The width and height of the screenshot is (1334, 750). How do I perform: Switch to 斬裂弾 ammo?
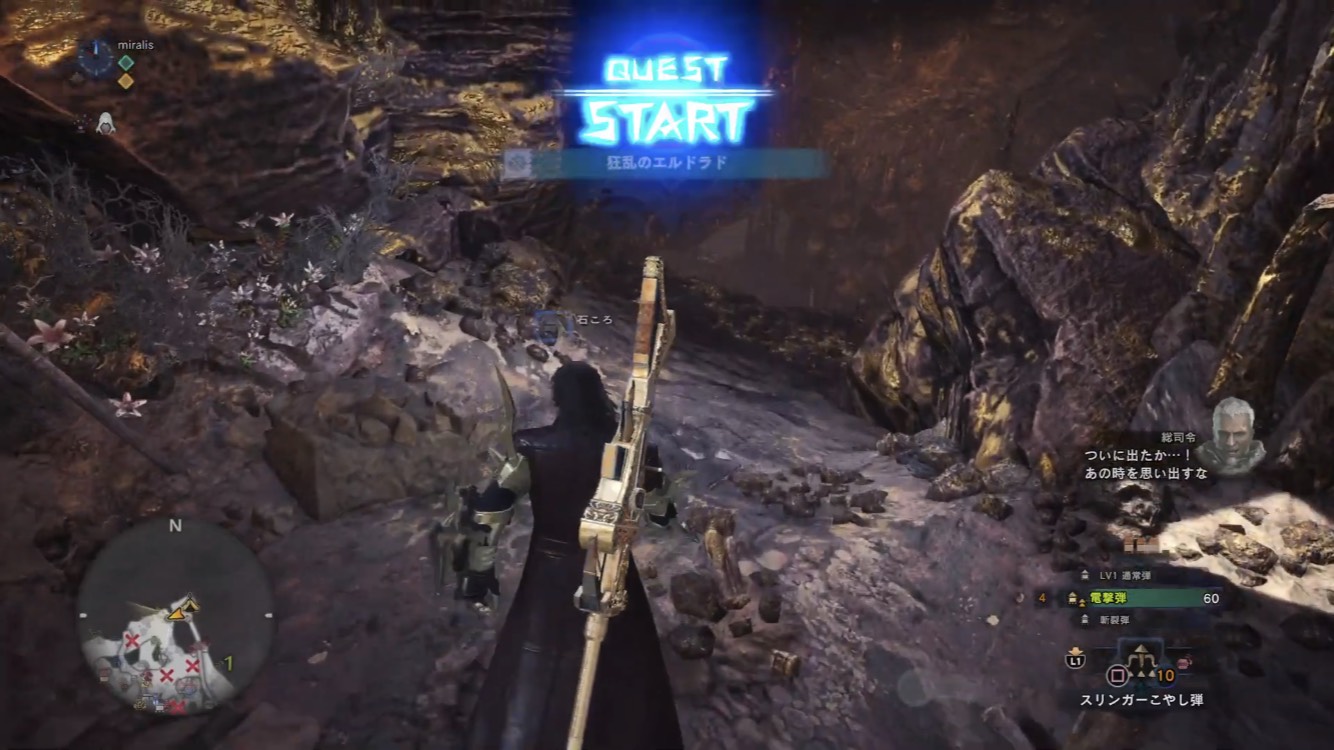click(1113, 620)
